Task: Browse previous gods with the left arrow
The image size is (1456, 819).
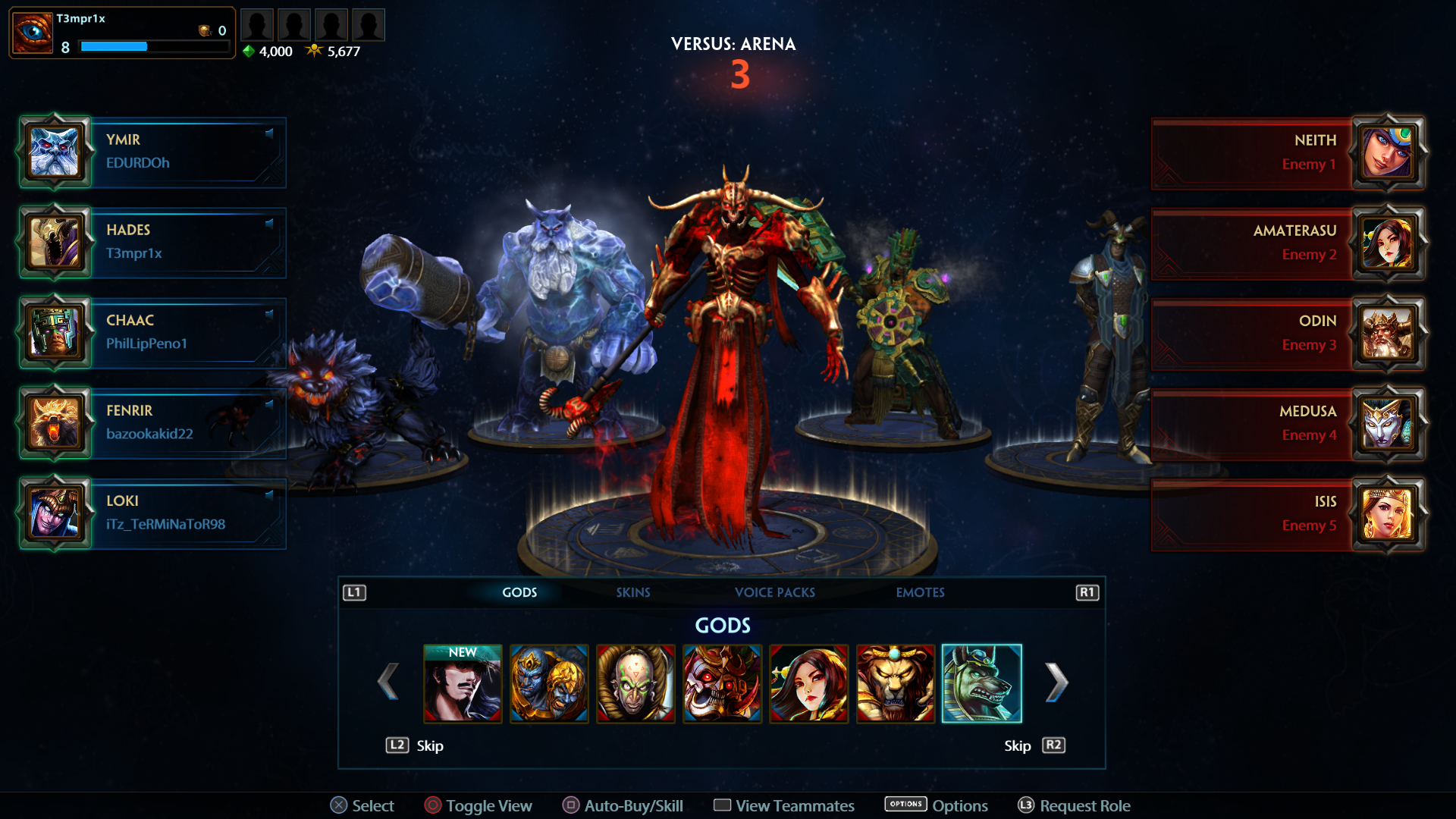Action: click(389, 682)
